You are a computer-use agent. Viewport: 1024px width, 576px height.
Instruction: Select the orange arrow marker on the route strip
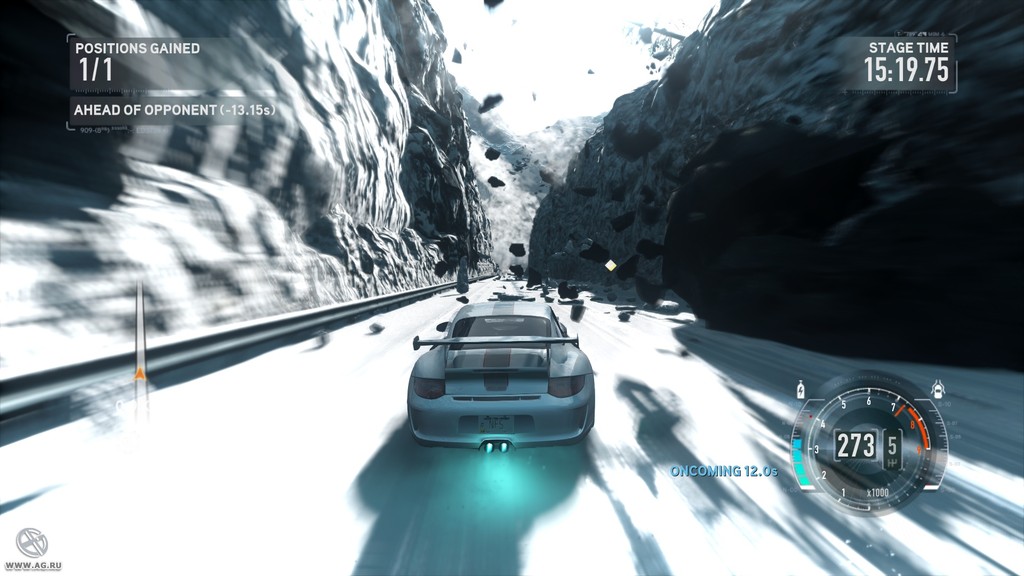(140, 374)
